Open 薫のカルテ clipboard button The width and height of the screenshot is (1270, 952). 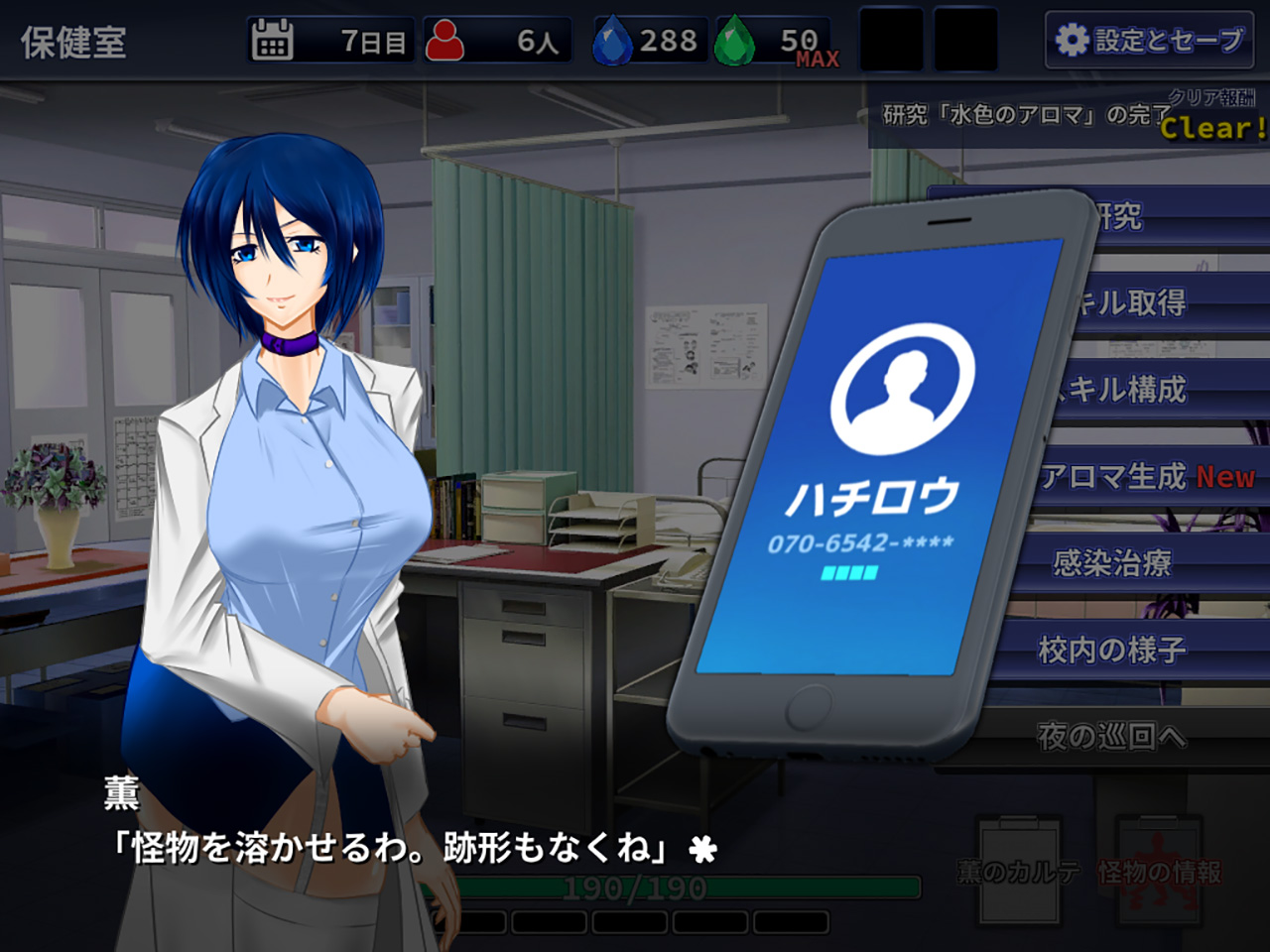click(x=1019, y=871)
